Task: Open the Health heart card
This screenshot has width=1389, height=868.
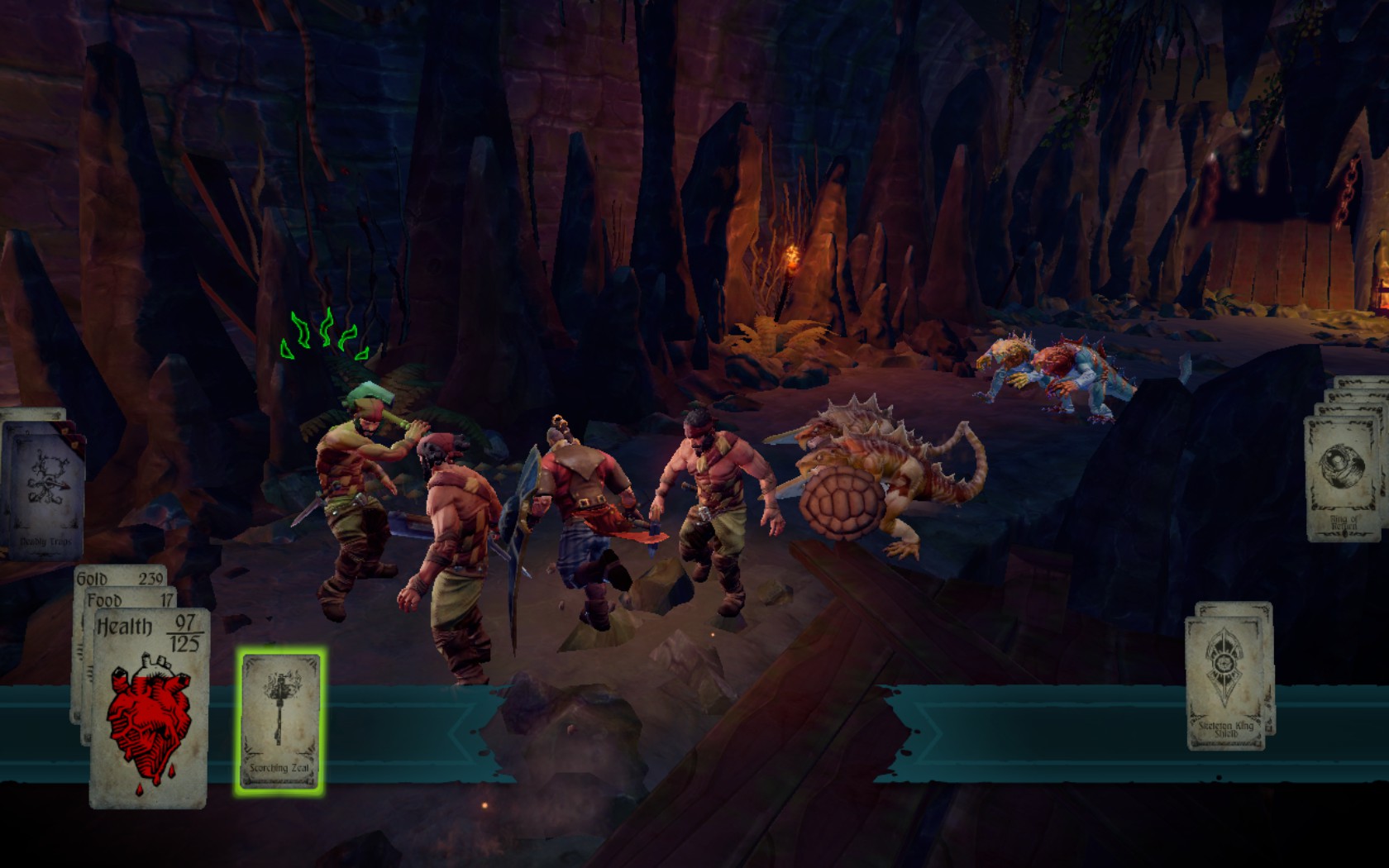Action: tap(150, 709)
